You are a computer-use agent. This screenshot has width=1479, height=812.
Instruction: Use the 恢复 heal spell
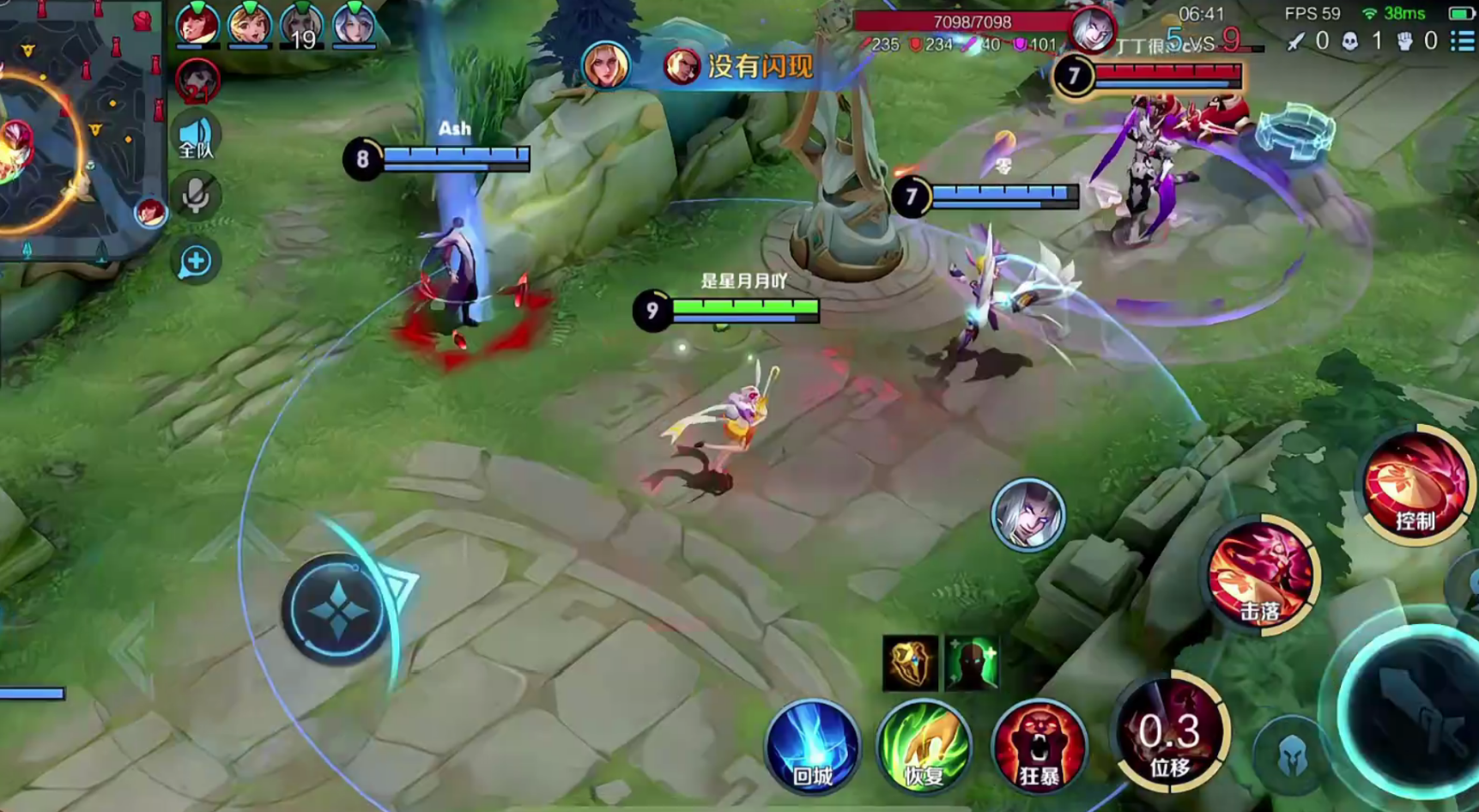click(924, 745)
